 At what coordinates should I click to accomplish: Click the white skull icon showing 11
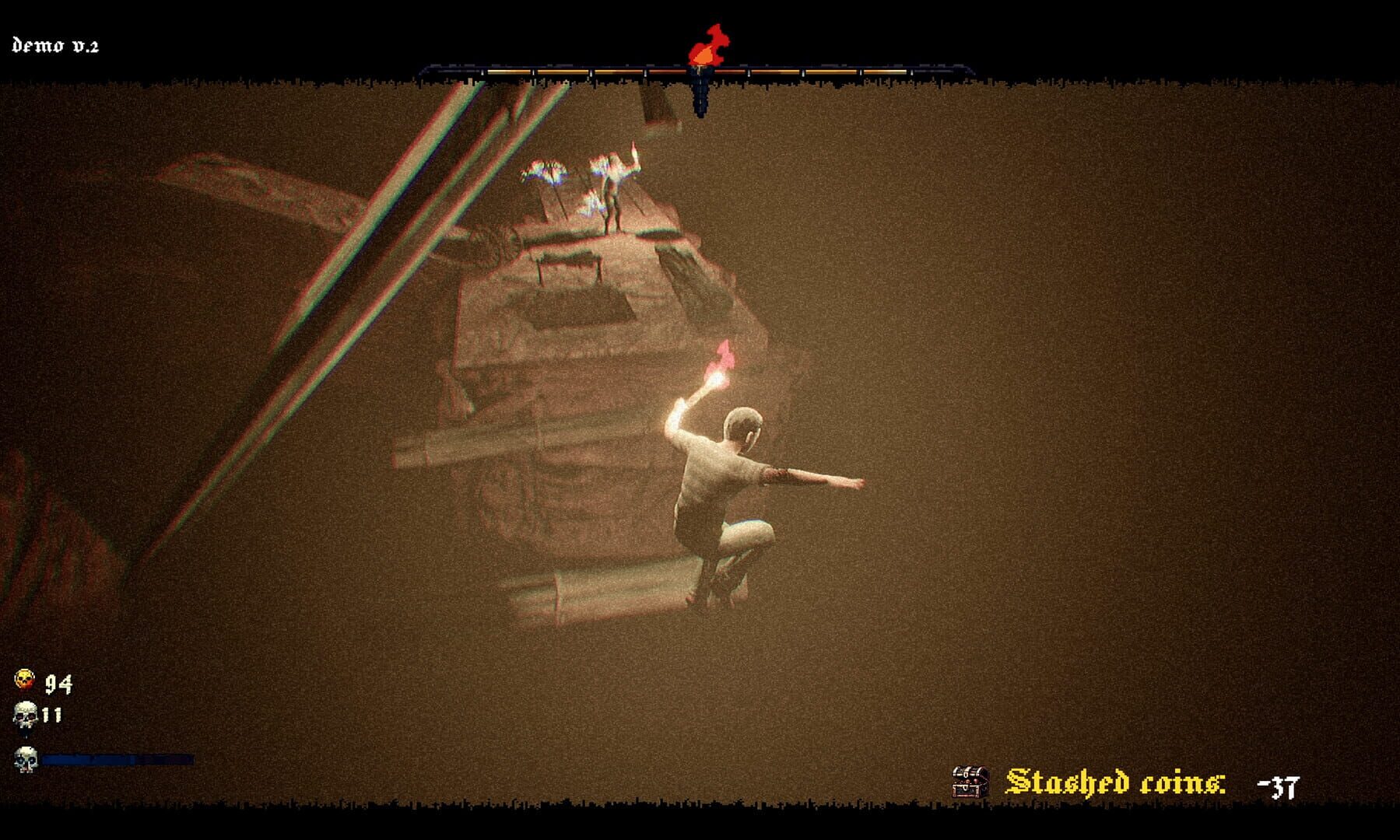(25, 714)
